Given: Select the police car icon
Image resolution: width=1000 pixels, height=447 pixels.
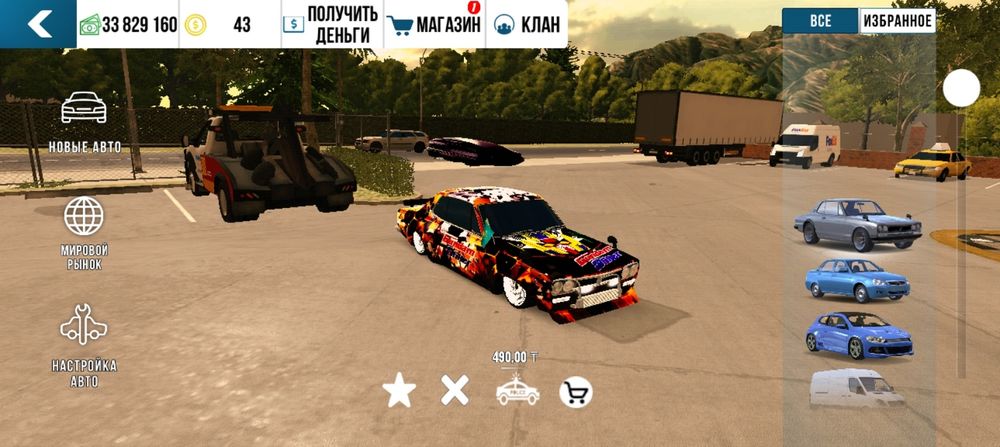Looking at the screenshot, I should pos(517,392).
